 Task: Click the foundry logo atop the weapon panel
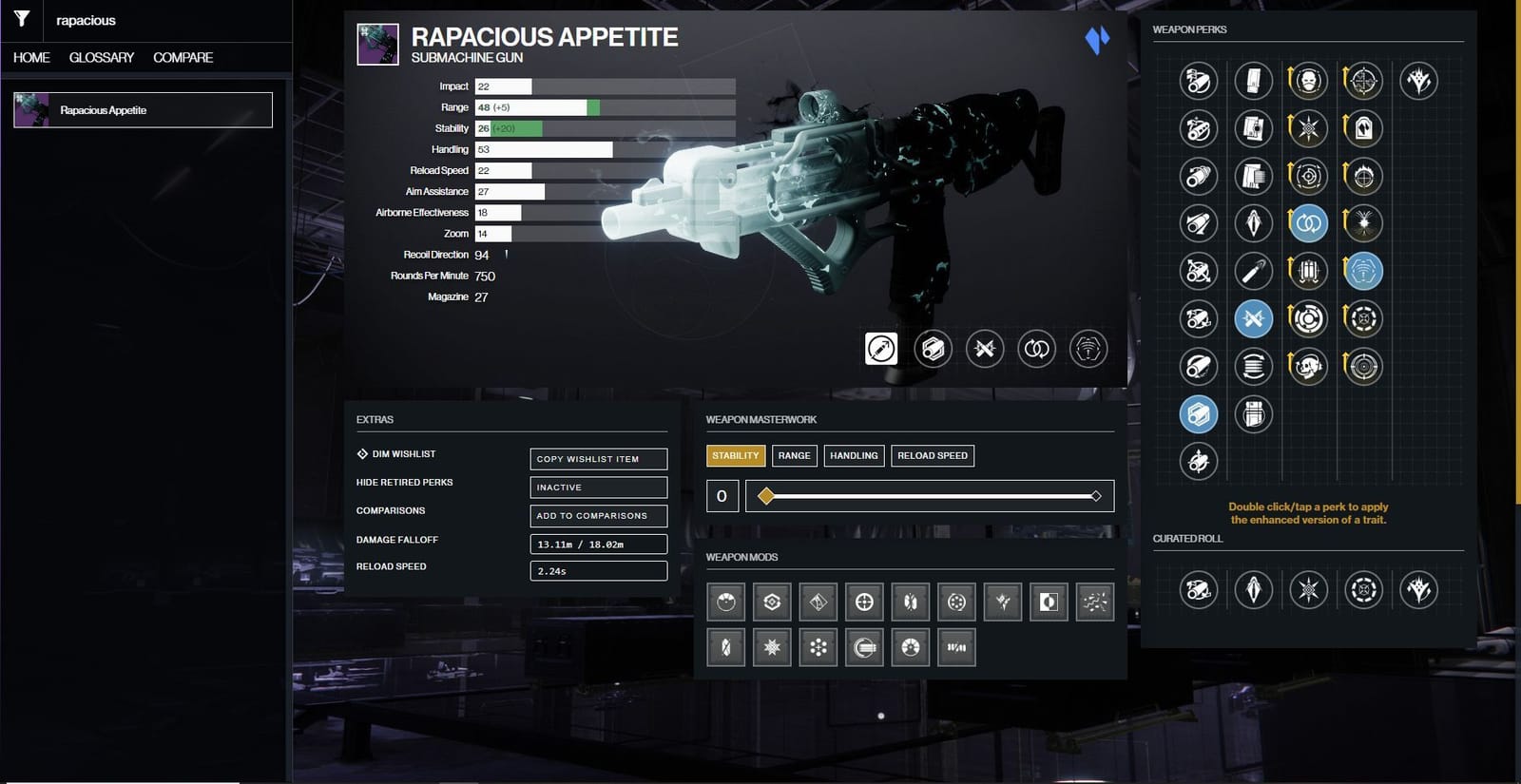[x=1097, y=42]
